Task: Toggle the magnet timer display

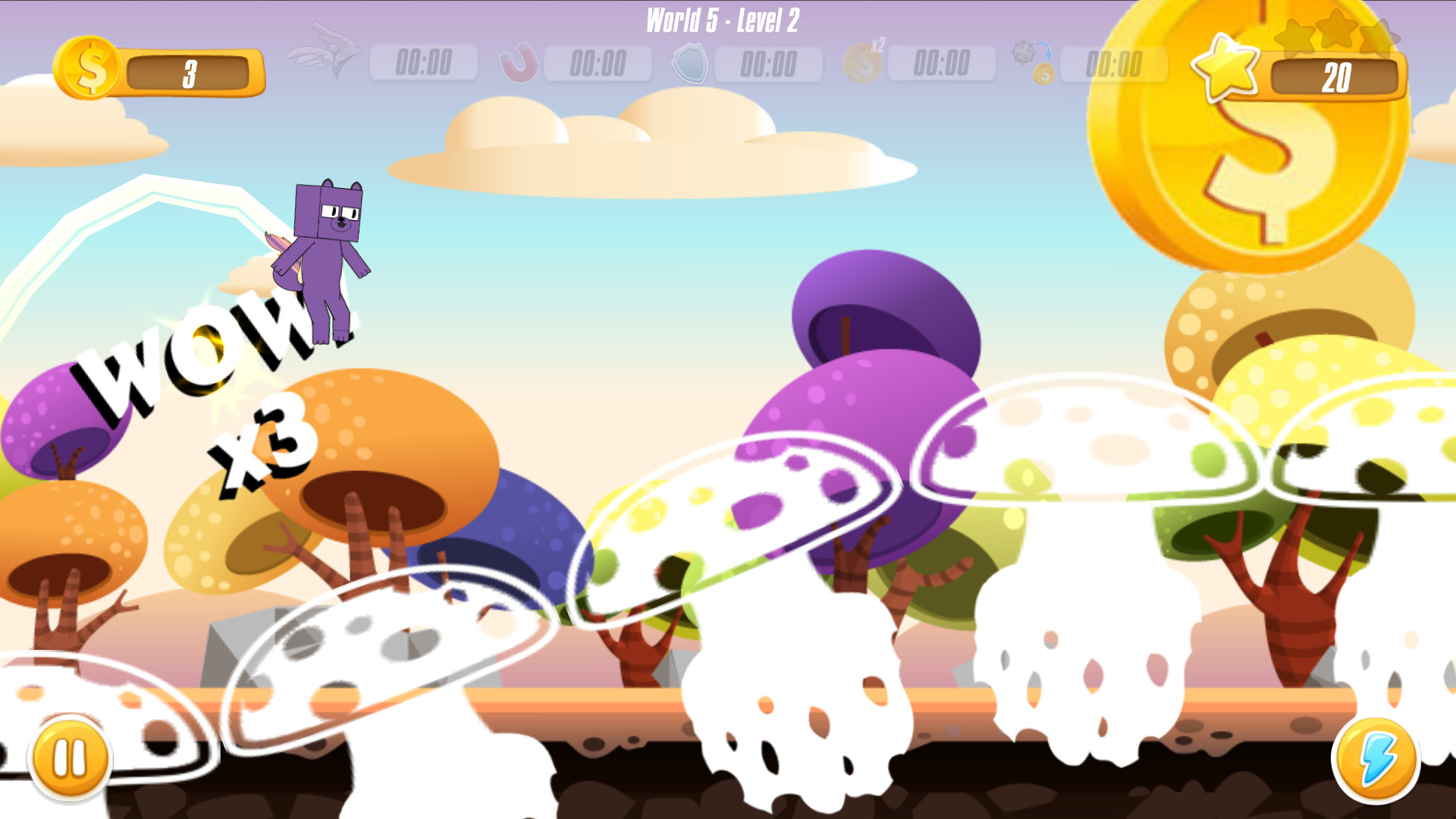Action: [598, 64]
